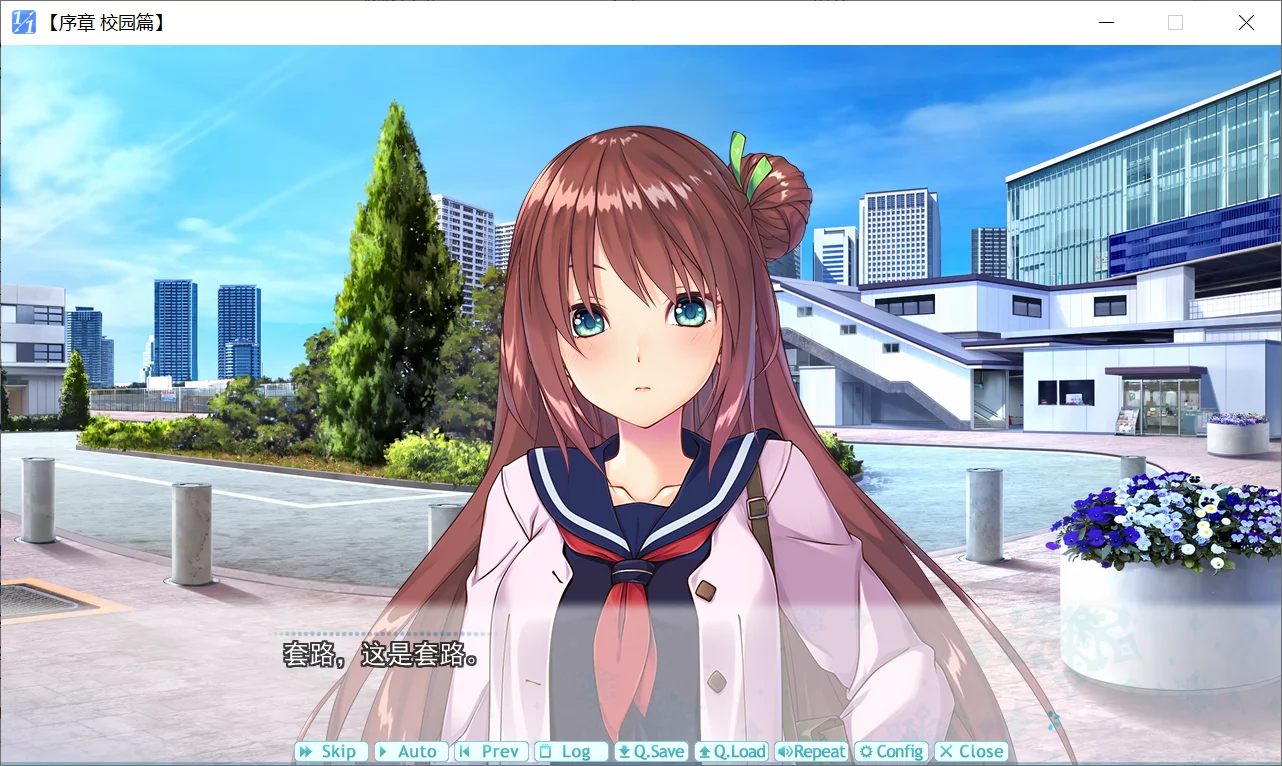Viewport: 1282px width, 766px height.
Task: Quick save with Q.Save
Action: [x=651, y=752]
